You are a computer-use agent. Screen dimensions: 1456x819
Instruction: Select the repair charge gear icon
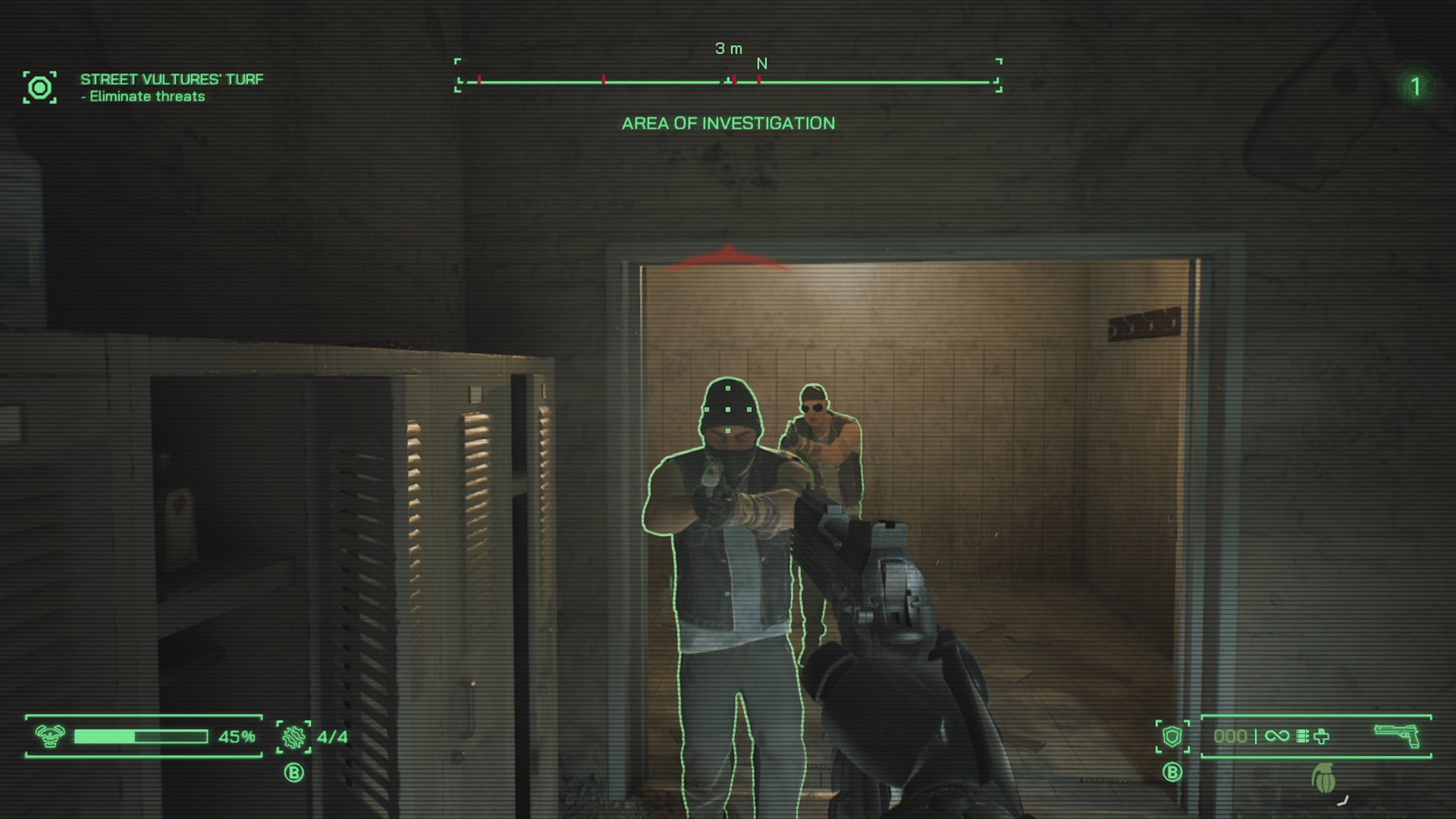point(293,736)
